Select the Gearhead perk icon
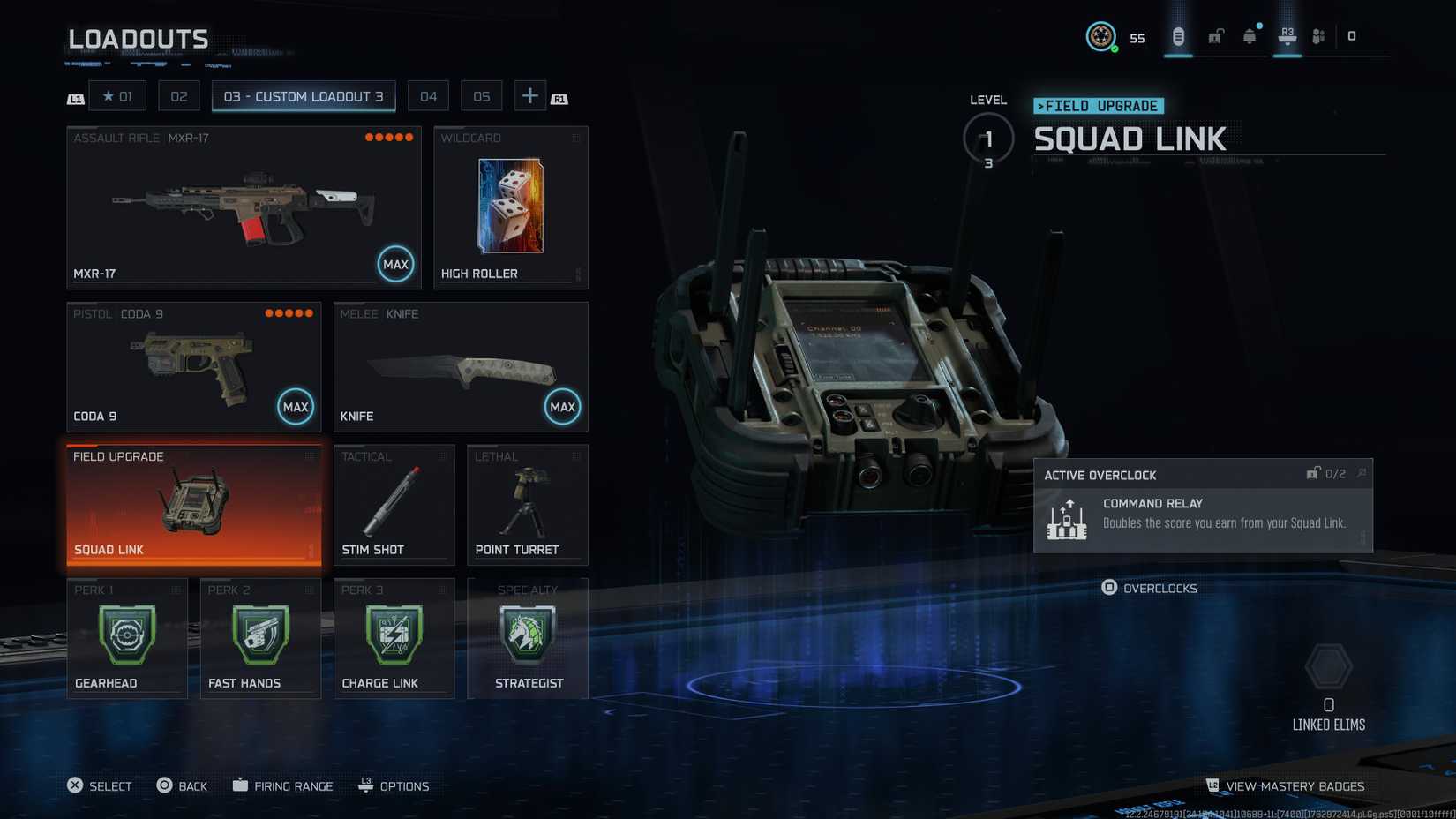 (x=126, y=635)
